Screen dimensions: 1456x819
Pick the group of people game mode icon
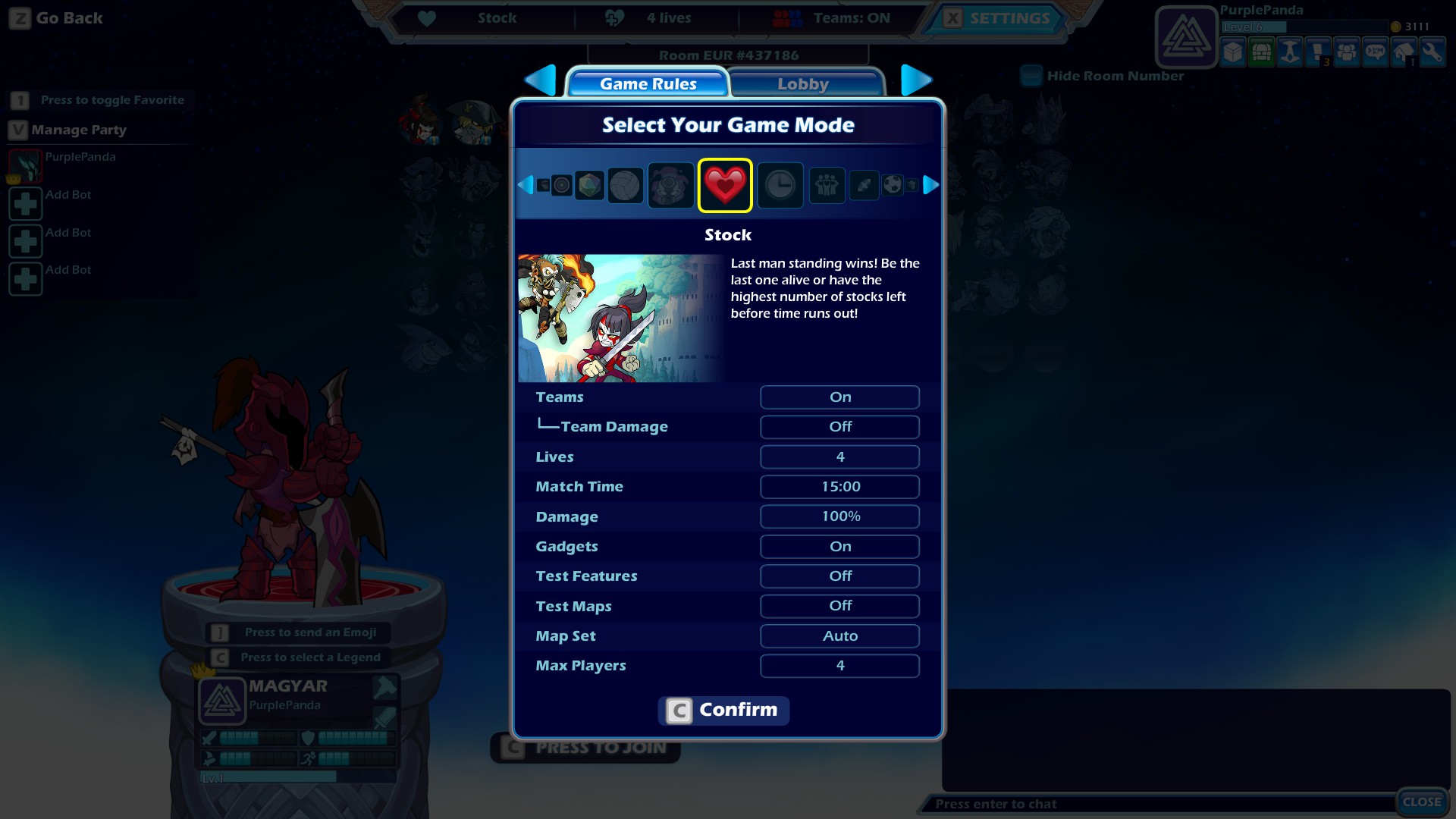pyautogui.click(x=827, y=185)
